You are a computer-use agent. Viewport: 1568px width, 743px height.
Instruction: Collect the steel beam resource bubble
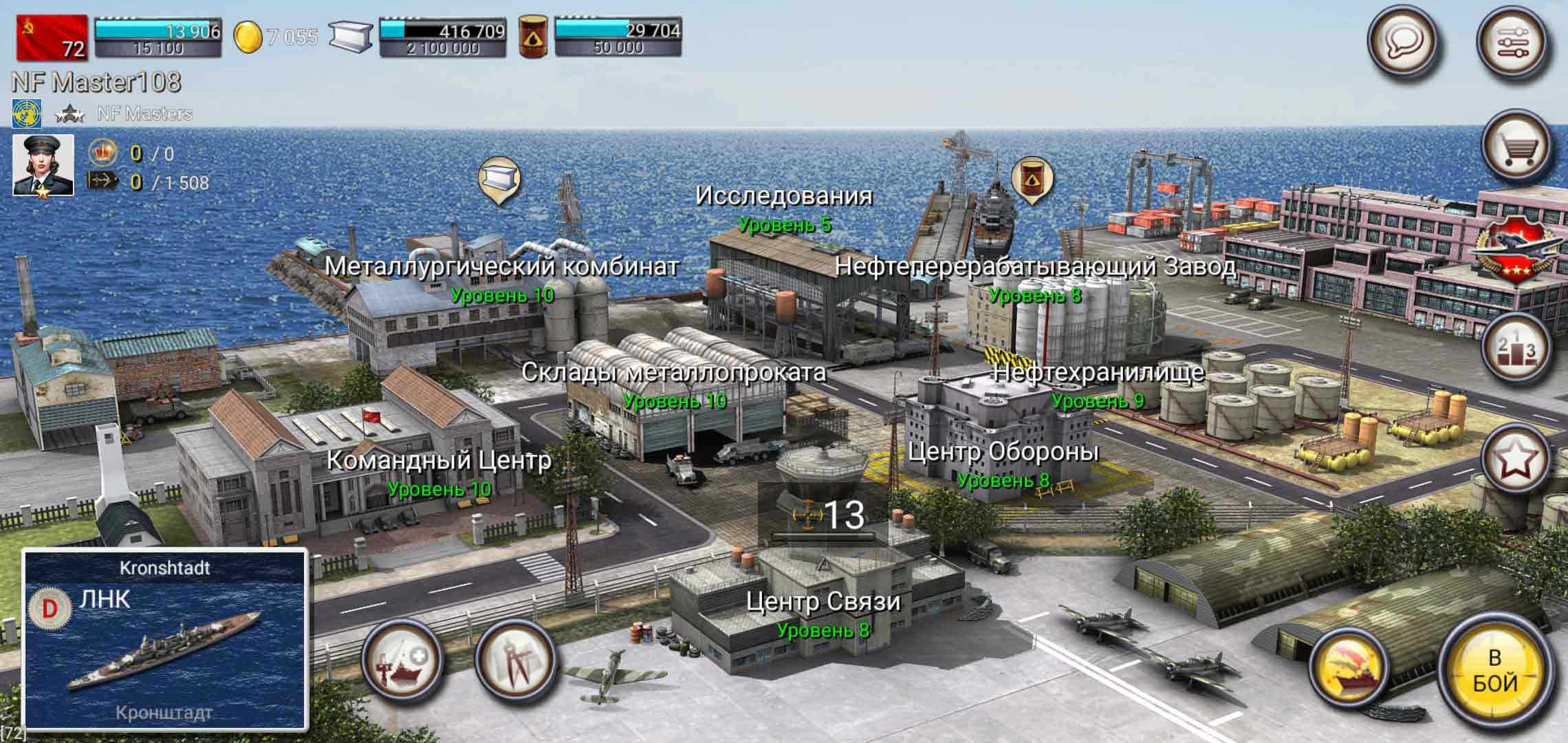point(499,180)
